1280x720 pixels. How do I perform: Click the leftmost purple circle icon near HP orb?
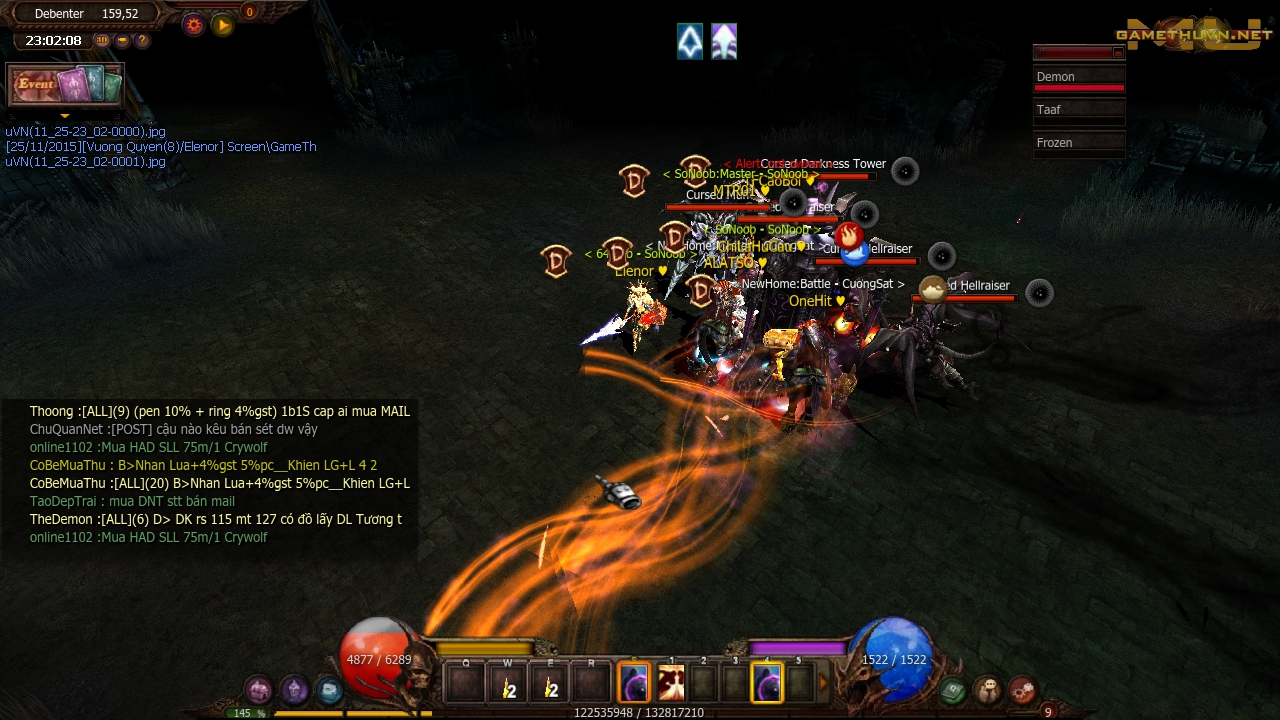(x=257, y=690)
